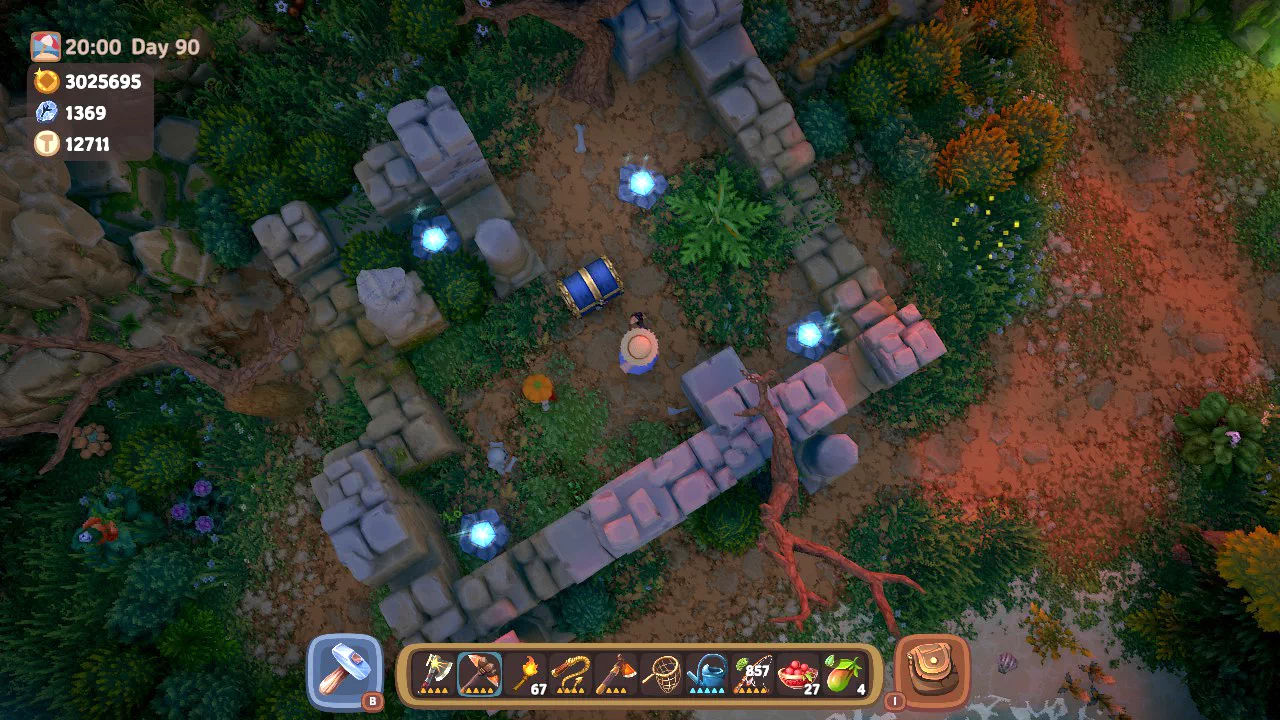Click the 20:00 Day 90 clock text
Image resolution: width=1280 pixels, height=720 pixels.
click(130, 46)
